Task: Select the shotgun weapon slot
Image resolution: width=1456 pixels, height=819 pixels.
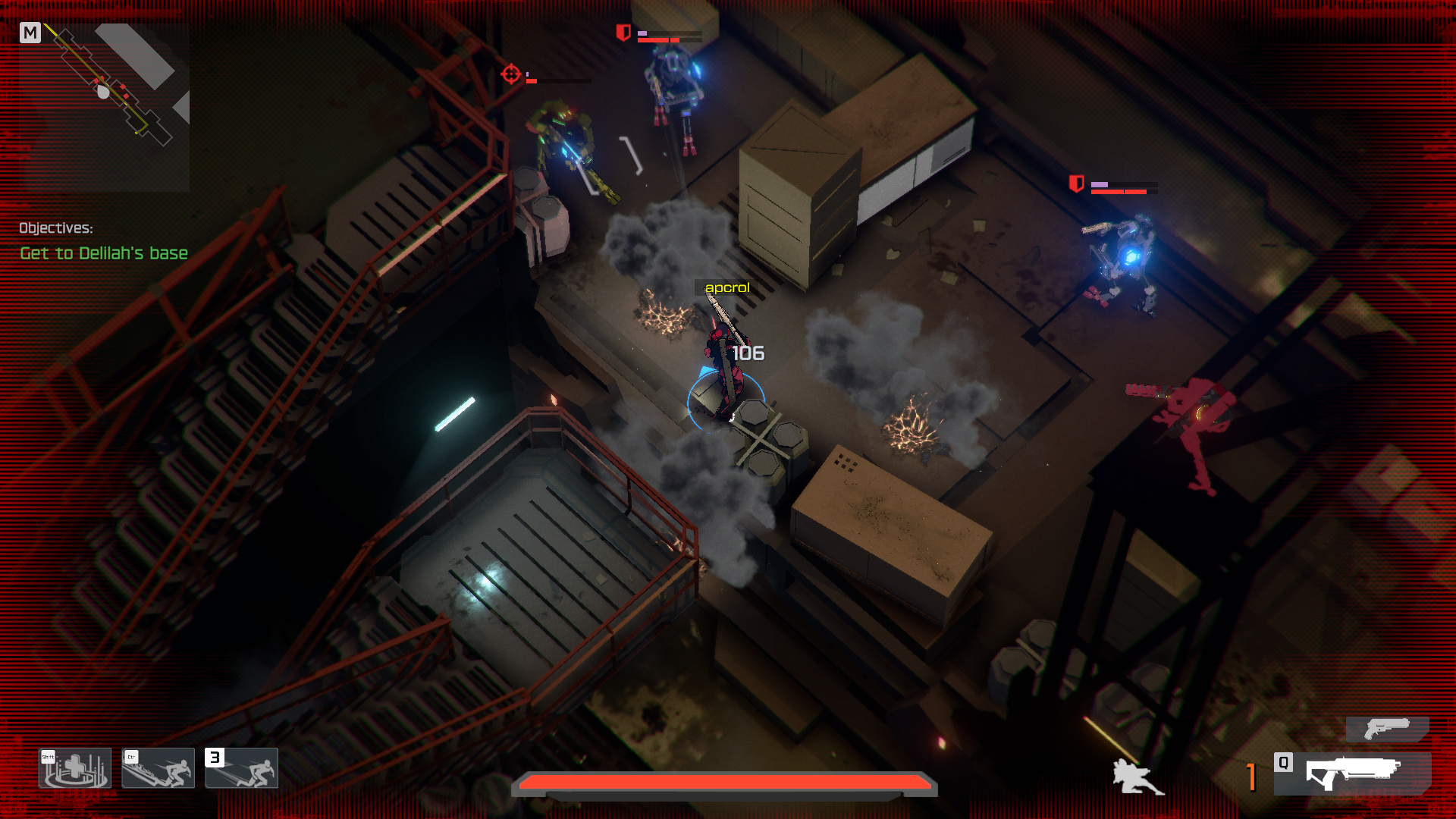Action: [x=1353, y=773]
